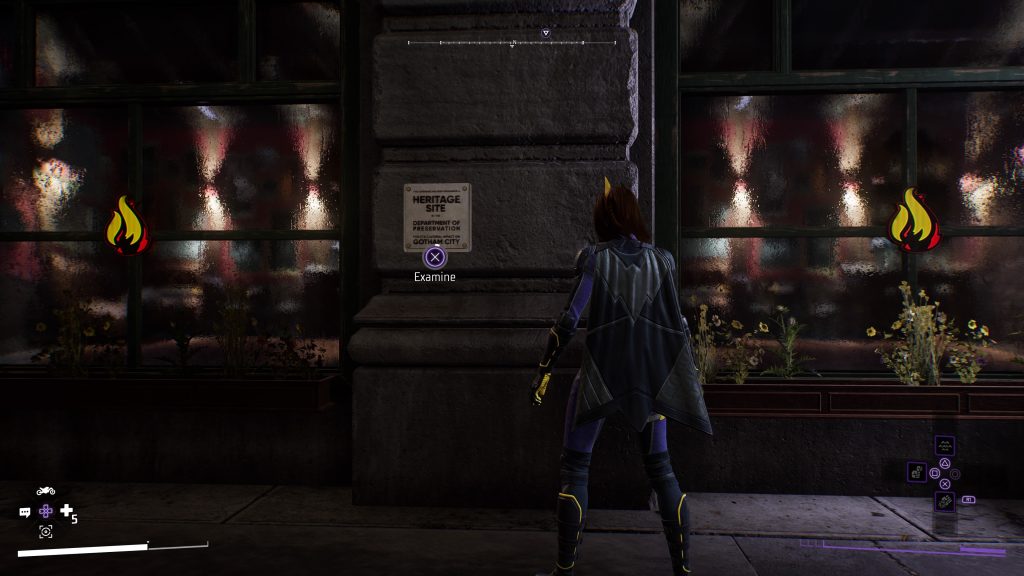Select the bottom ability icon below cross
The width and height of the screenshot is (1024, 576).
(944, 500)
